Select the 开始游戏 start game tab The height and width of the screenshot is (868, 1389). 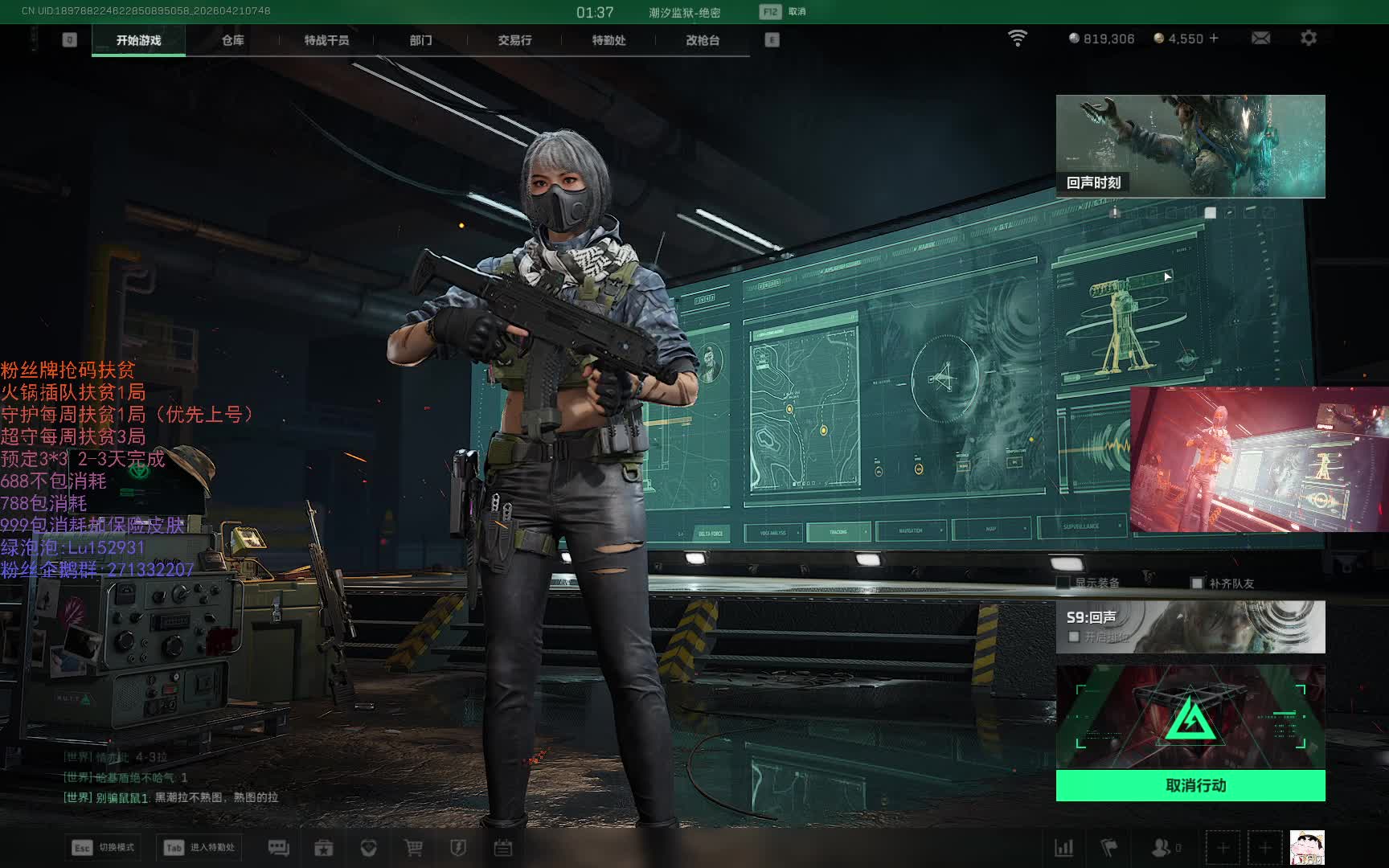coord(138,40)
